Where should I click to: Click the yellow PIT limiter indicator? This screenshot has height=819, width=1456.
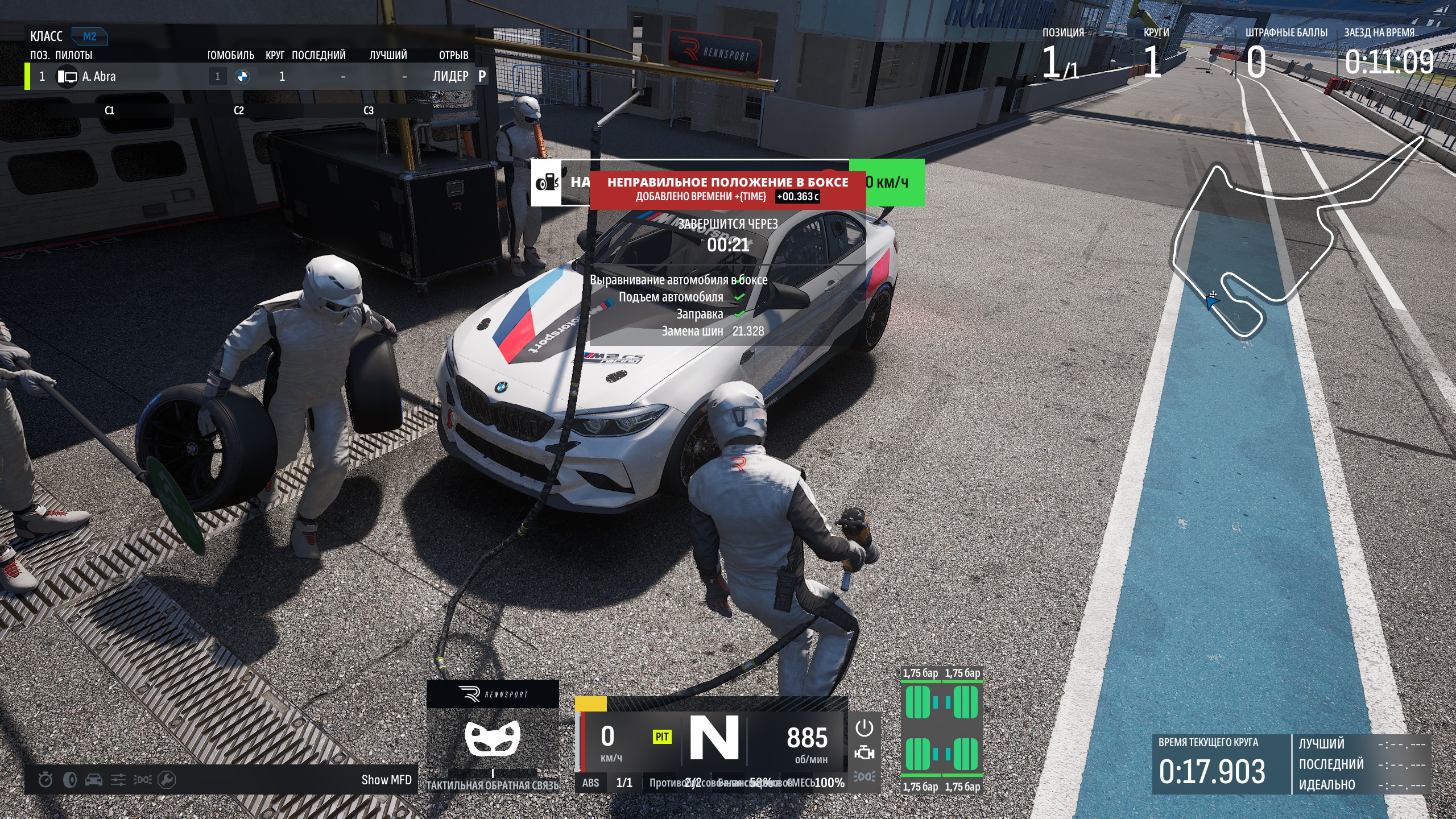tap(662, 737)
